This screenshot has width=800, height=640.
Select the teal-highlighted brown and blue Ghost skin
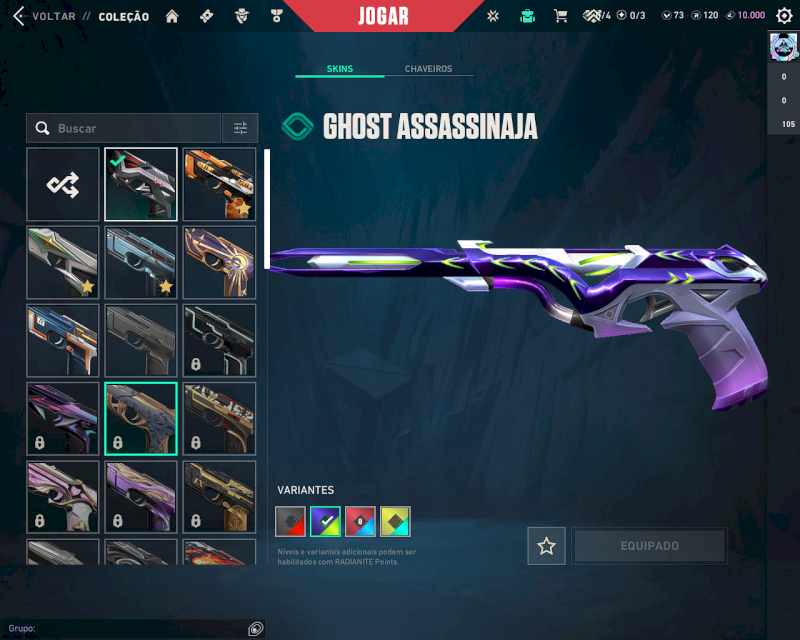pyautogui.click(x=141, y=418)
